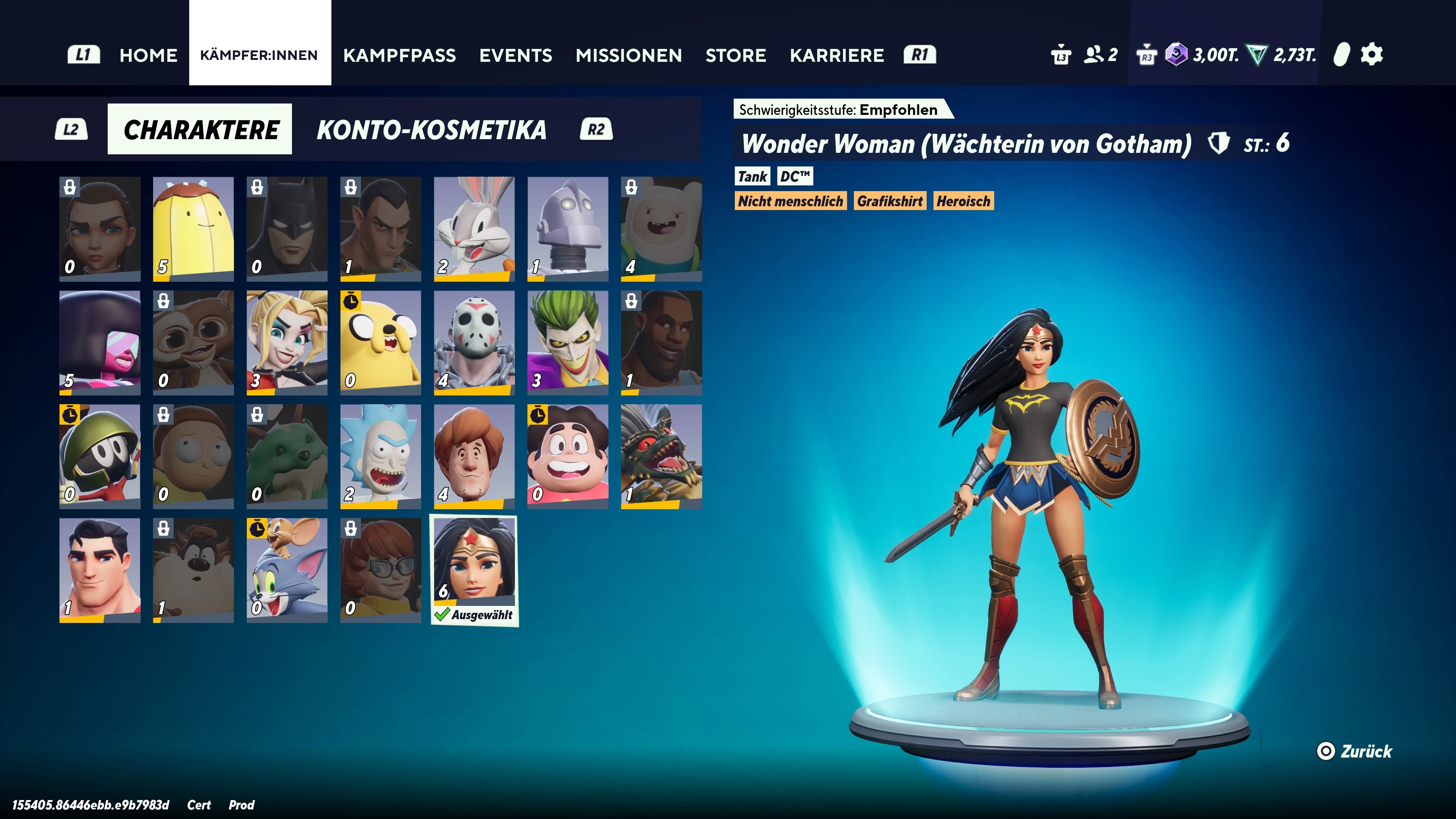1456x819 pixels.
Task: Open the settings gear icon
Action: [1373, 54]
